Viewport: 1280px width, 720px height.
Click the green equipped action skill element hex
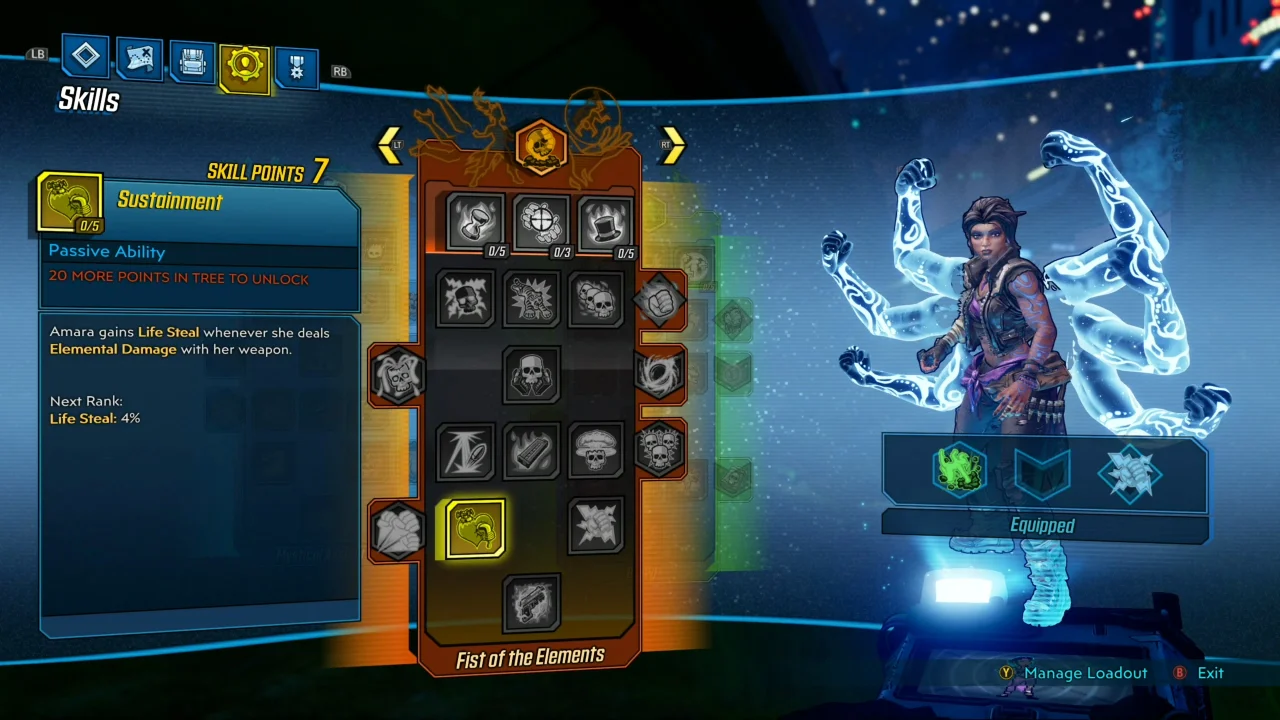pyautogui.click(x=958, y=470)
